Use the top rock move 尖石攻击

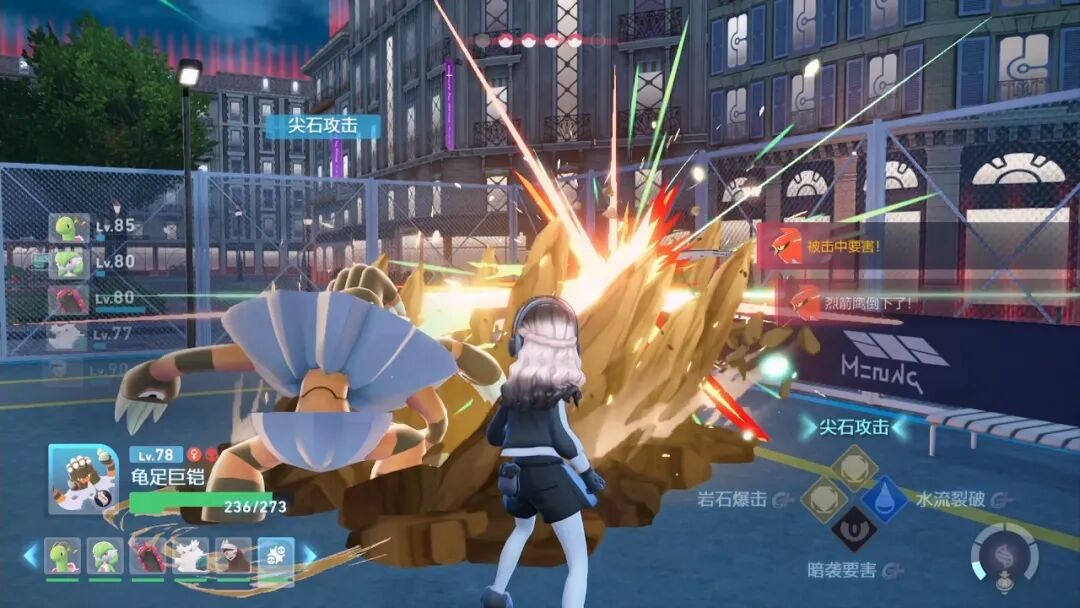tap(854, 466)
